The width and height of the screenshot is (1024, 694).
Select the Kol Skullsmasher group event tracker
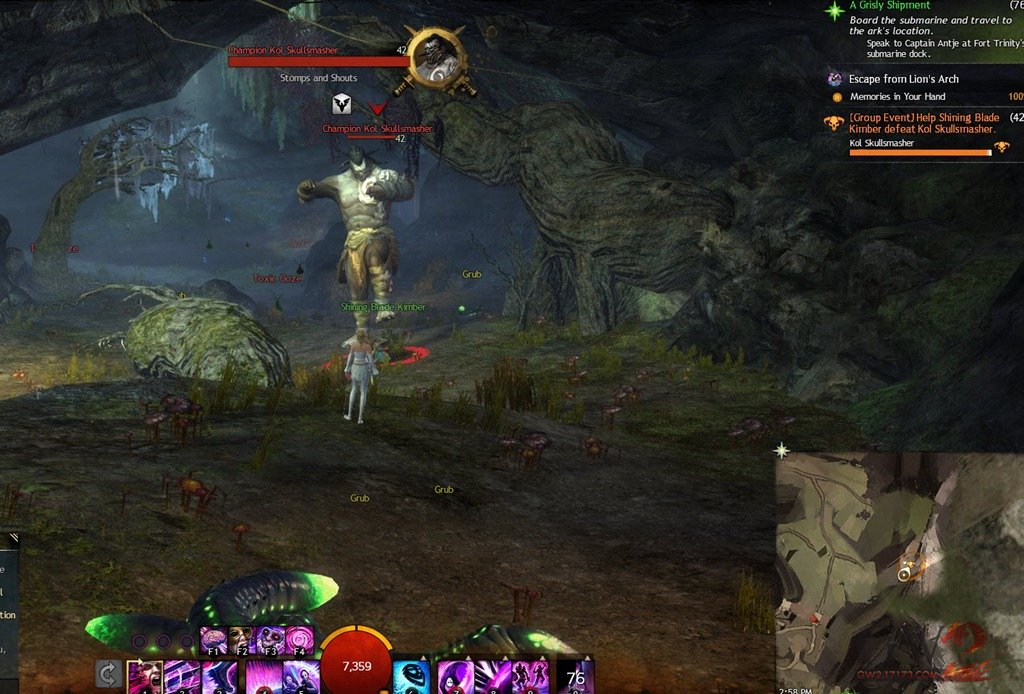922,123
